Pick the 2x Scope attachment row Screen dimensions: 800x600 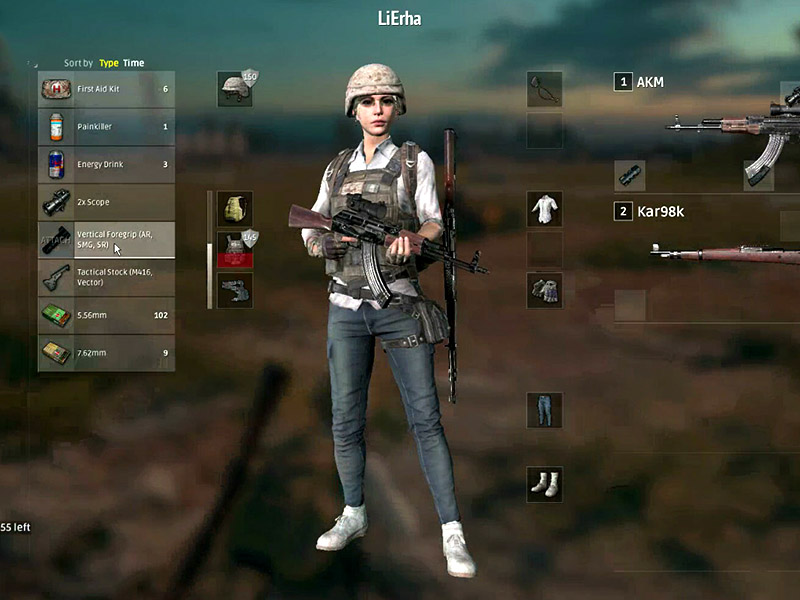[106, 202]
